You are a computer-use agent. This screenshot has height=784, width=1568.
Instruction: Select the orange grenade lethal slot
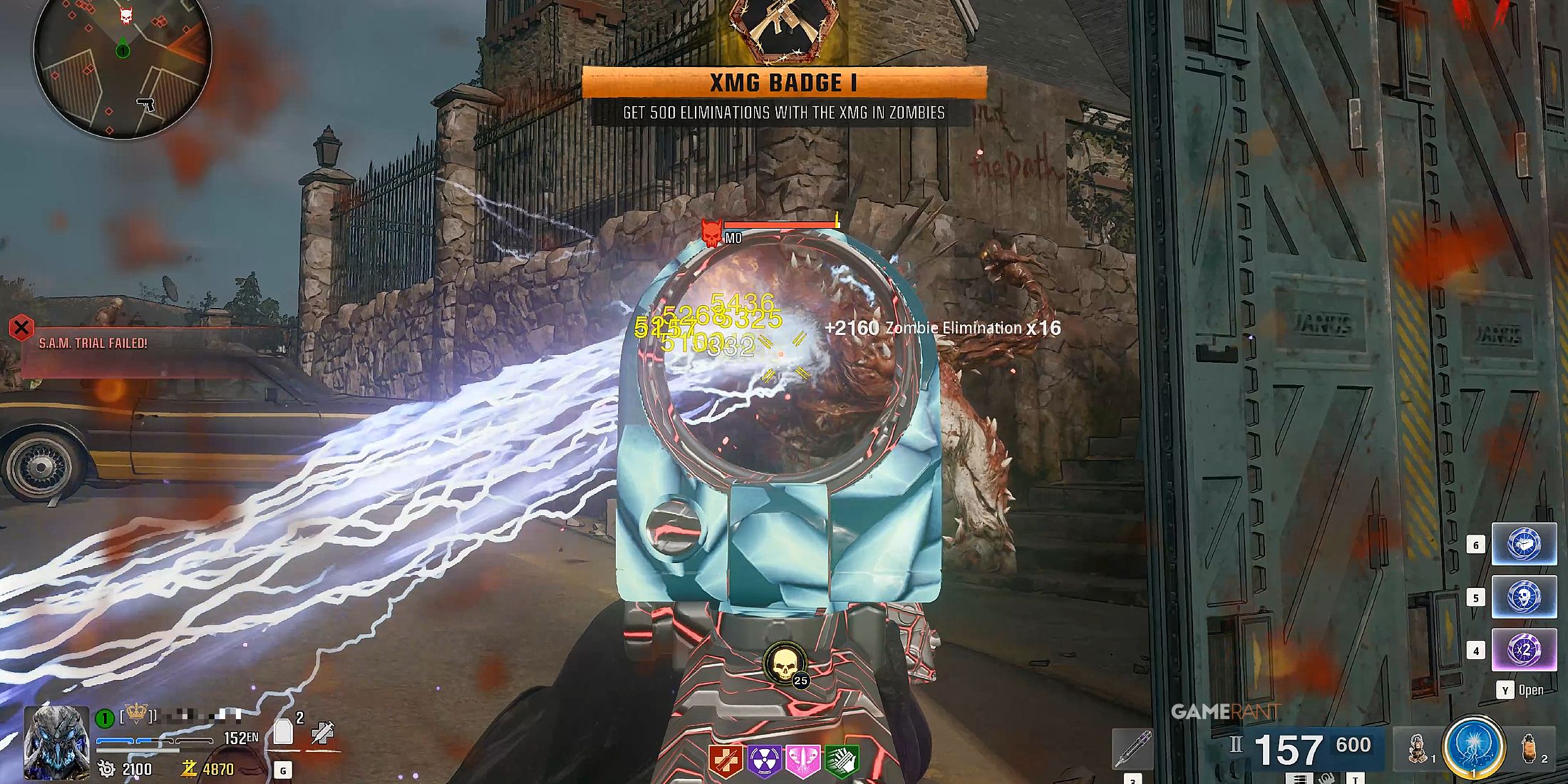pyautogui.click(x=1528, y=748)
